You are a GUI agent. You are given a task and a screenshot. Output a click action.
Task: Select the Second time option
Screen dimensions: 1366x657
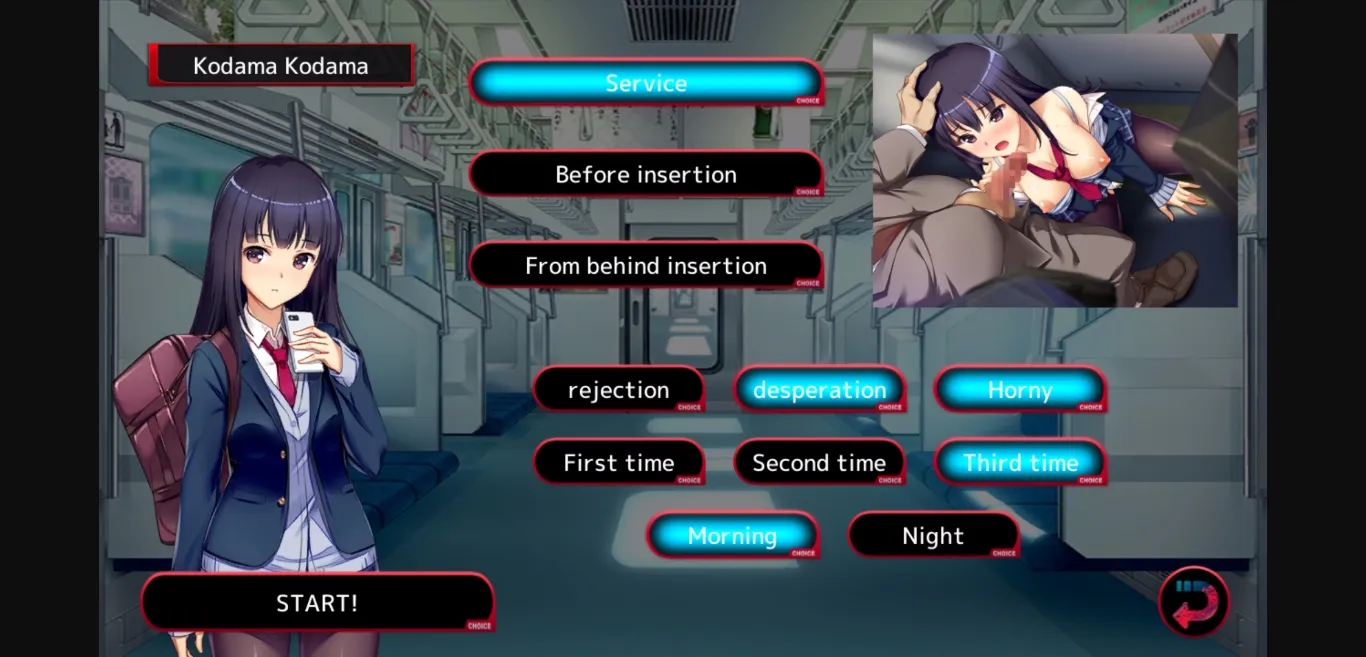820,463
